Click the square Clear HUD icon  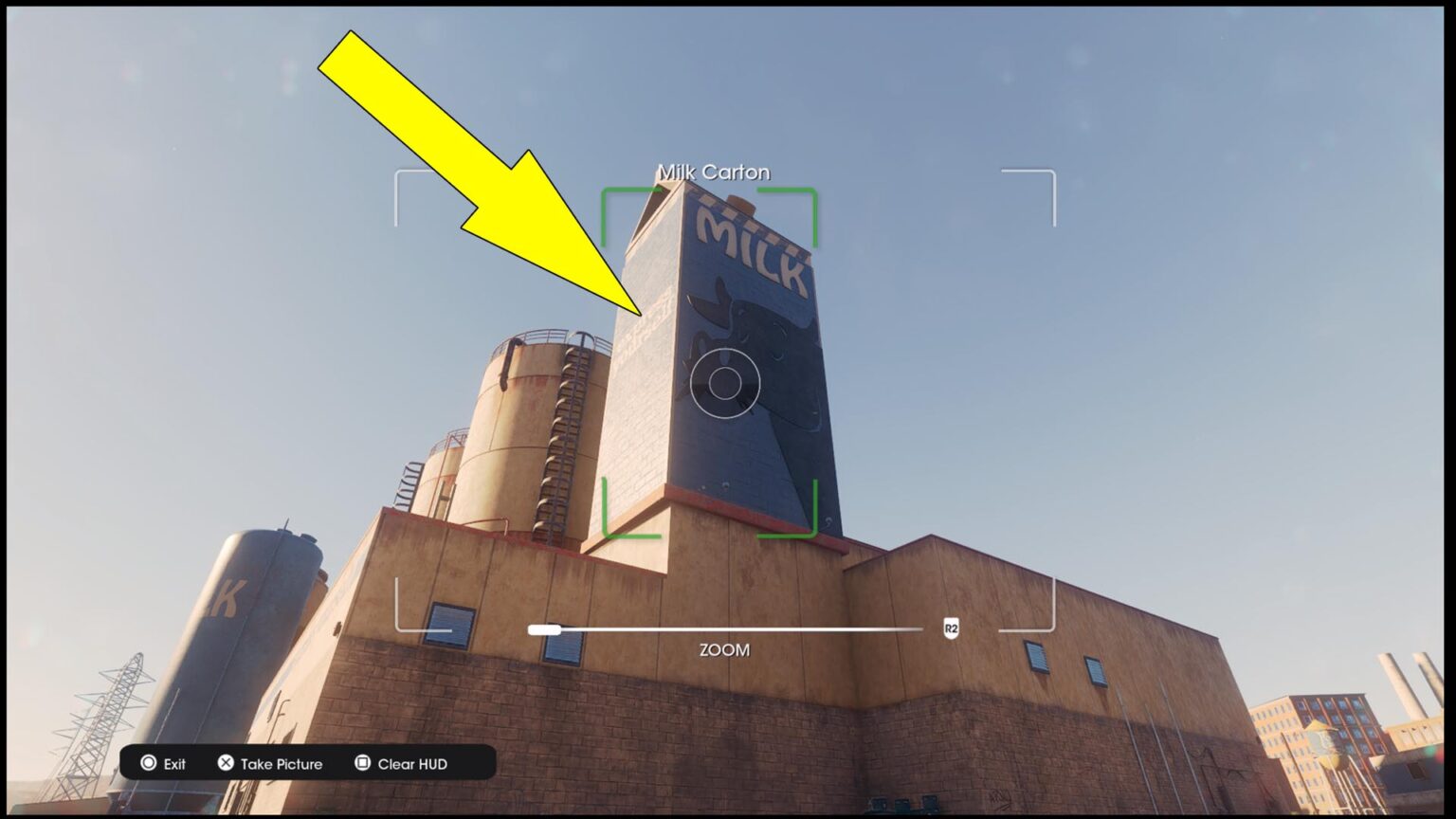point(361,763)
